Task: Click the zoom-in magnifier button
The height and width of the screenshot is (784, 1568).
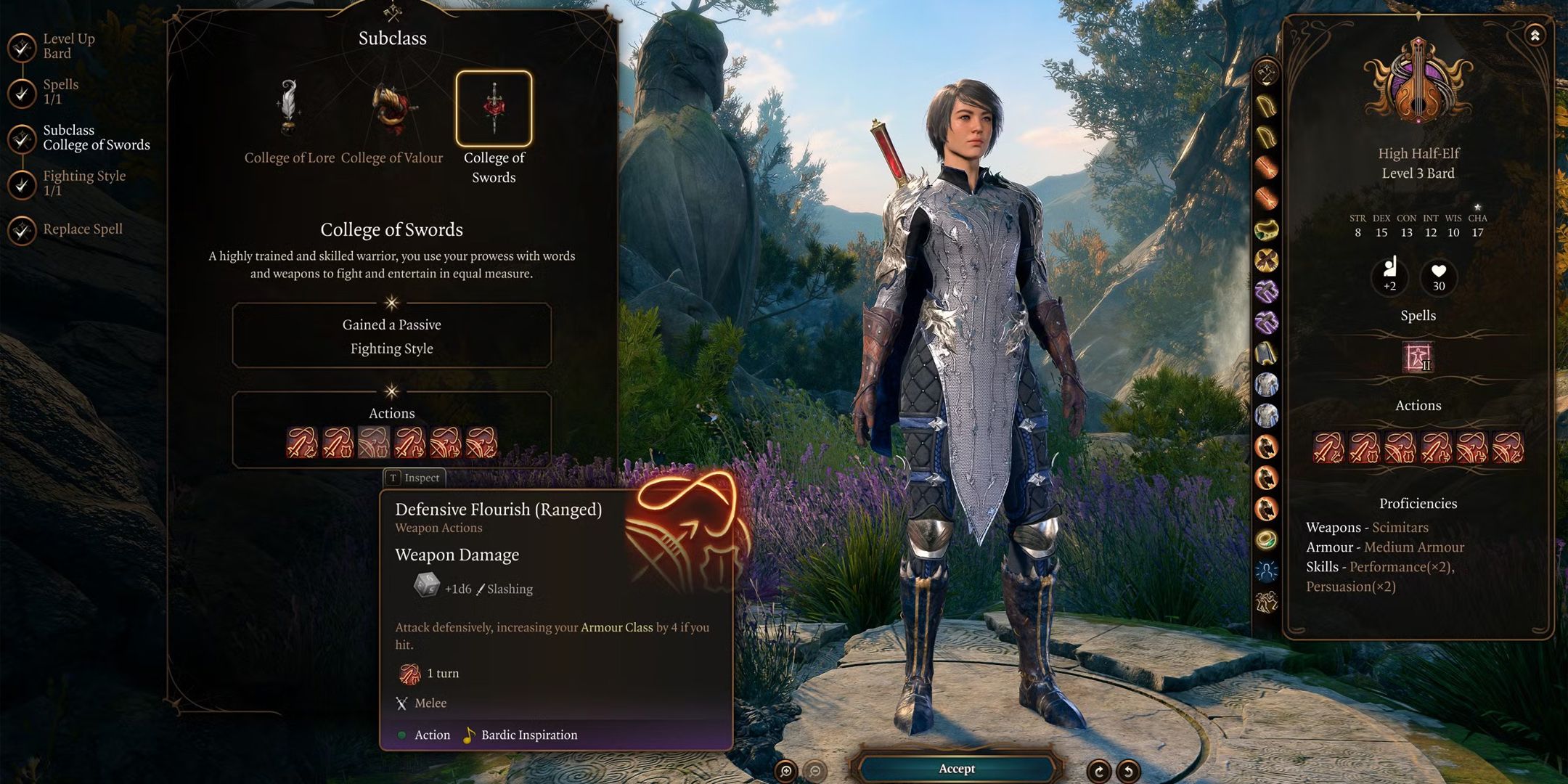Action: point(785,771)
